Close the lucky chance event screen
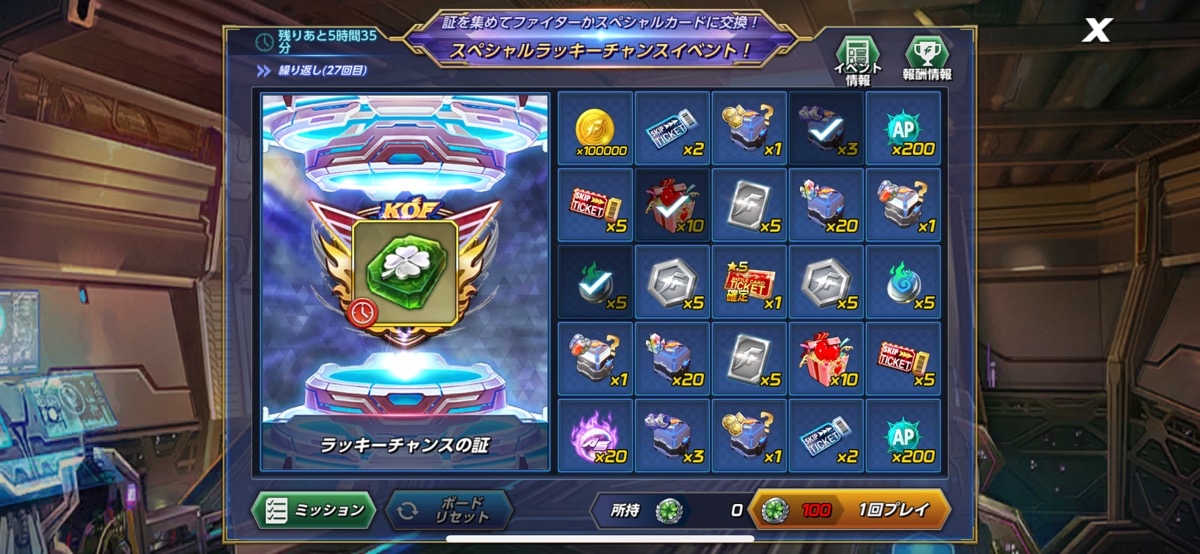 tap(1097, 31)
